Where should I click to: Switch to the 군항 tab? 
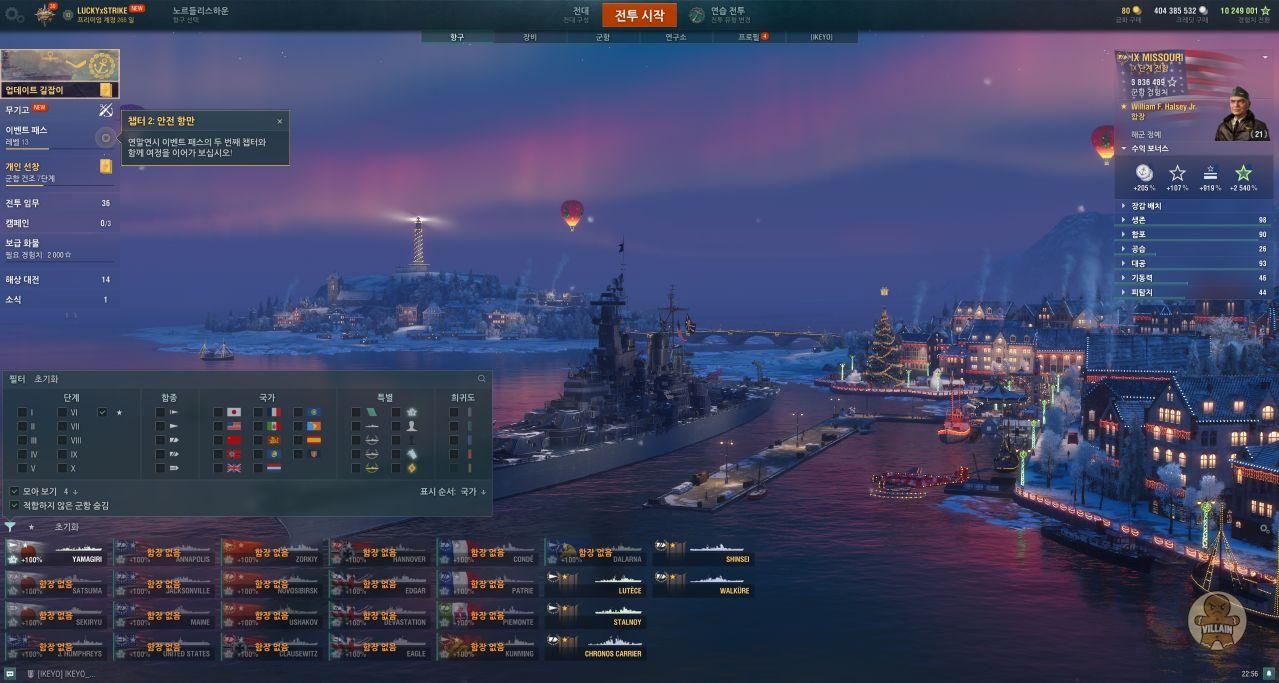point(602,37)
